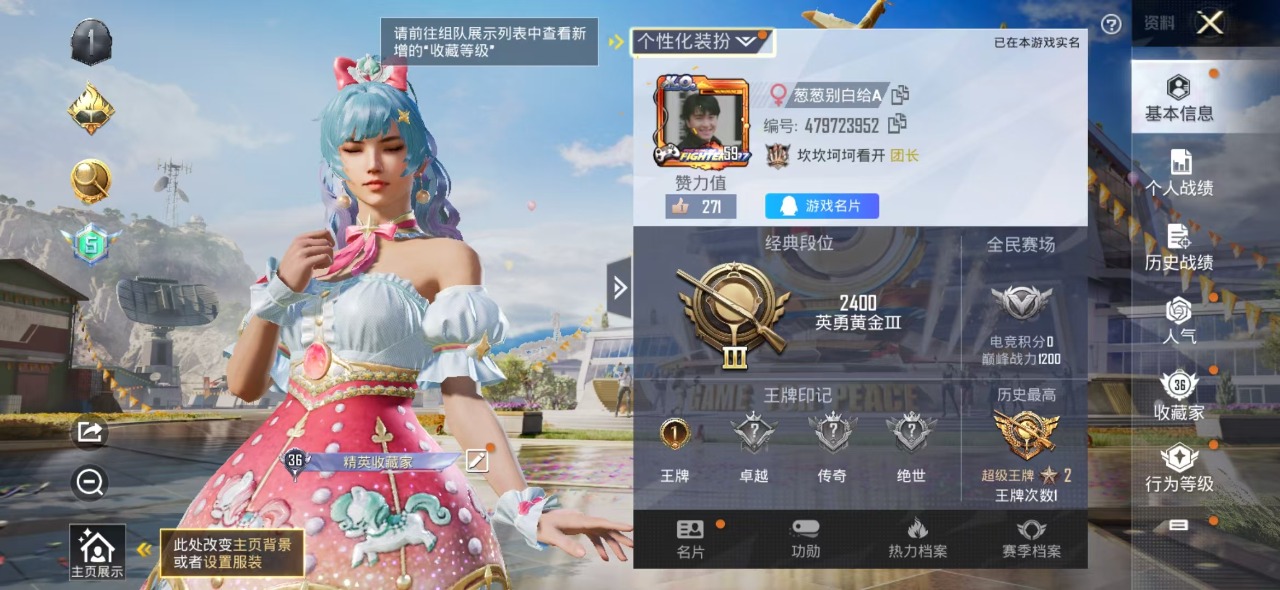The width and height of the screenshot is (1280, 590).
Task: Open the 收藏家 tab
Action: pyautogui.click(x=1179, y=396)
